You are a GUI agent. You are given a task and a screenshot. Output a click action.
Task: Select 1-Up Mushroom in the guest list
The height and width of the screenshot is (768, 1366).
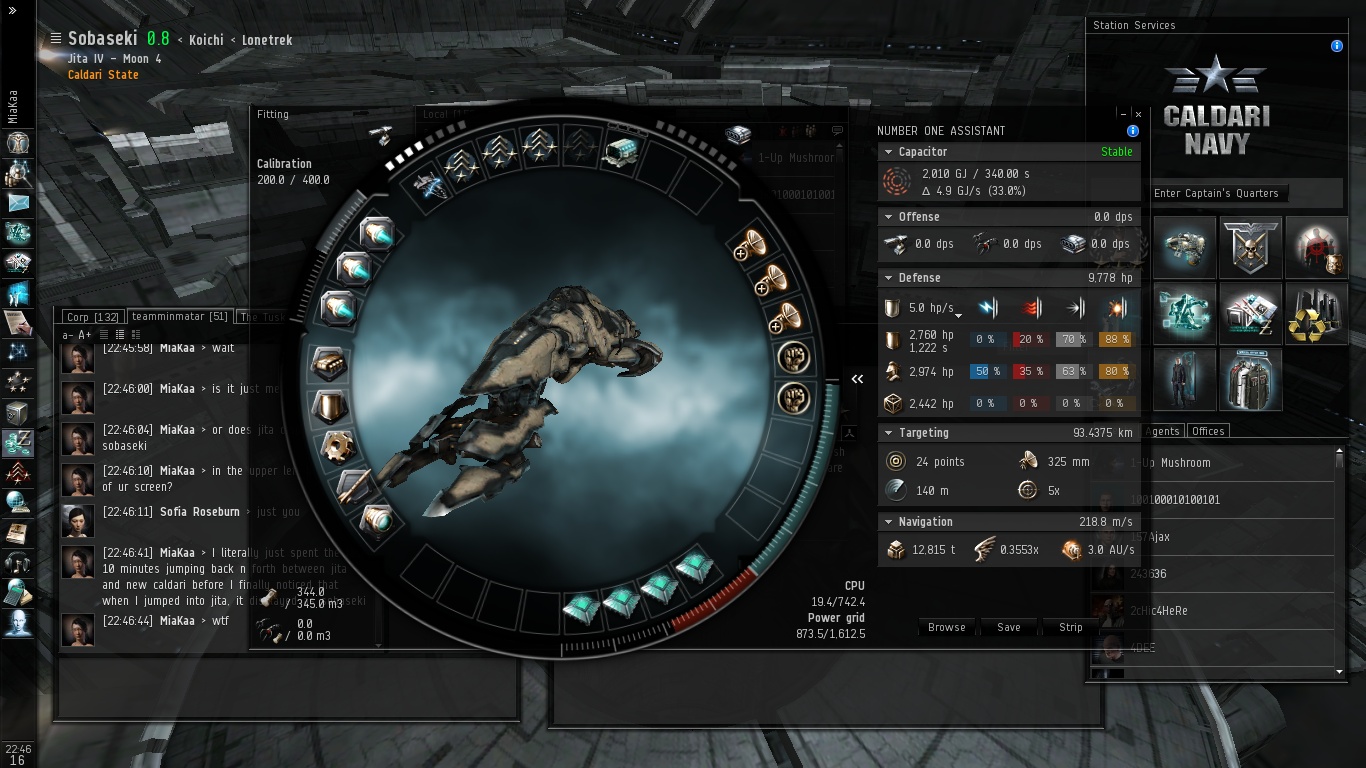[1170, 463]
